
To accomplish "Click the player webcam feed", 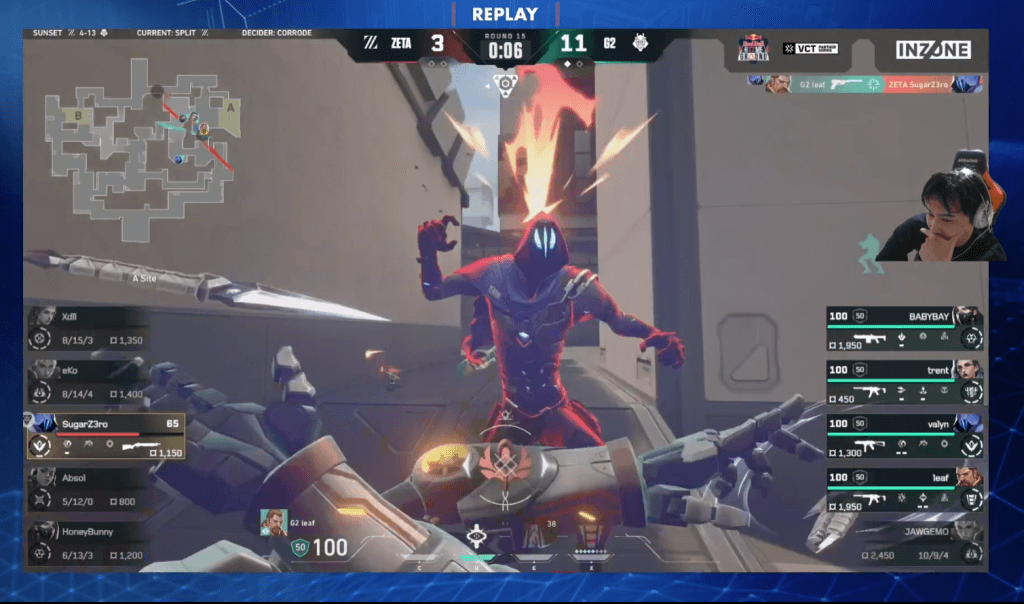I will (x=938, y=215).
